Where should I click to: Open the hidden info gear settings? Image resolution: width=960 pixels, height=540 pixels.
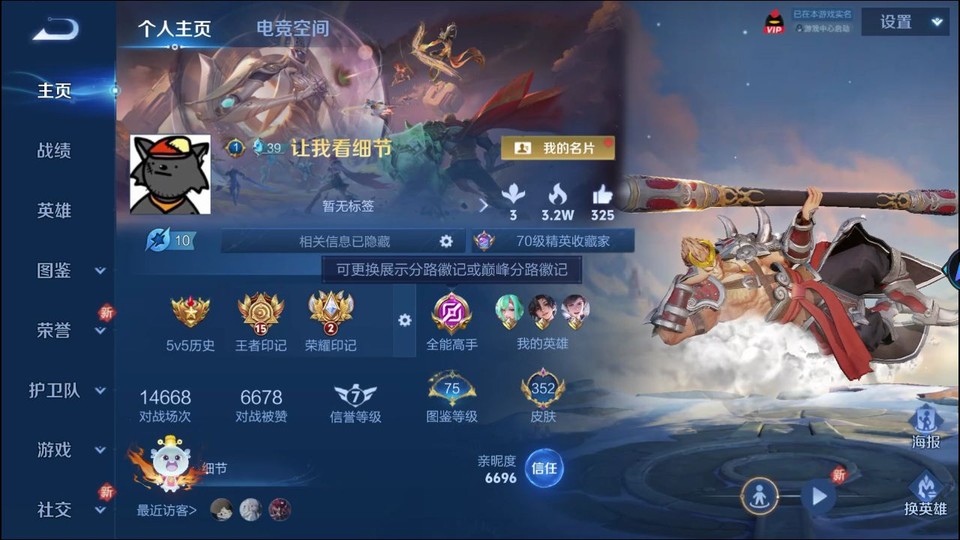click(x=446, y=241)
